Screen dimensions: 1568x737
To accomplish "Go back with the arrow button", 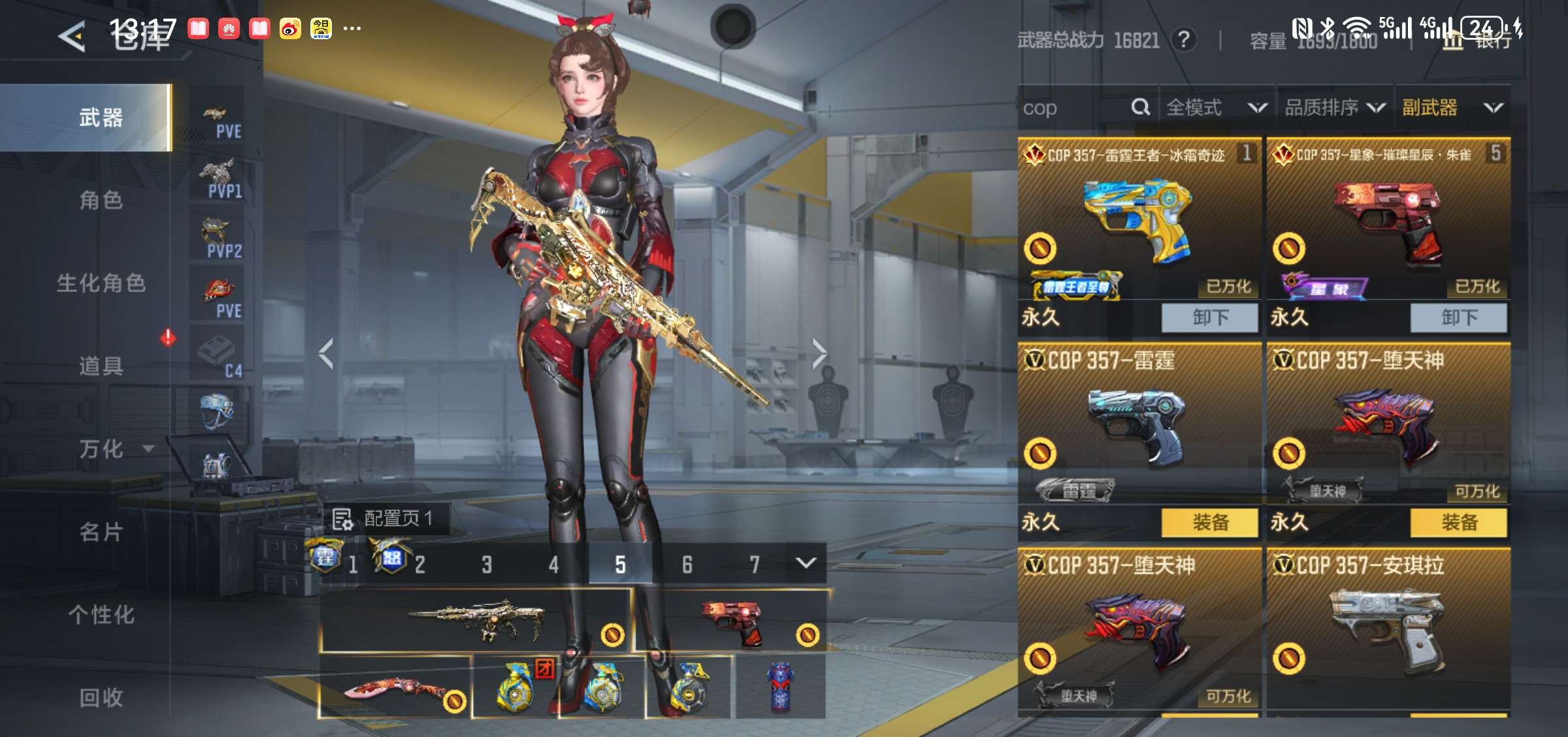I will pyautogui.click(x=72, y=36).
